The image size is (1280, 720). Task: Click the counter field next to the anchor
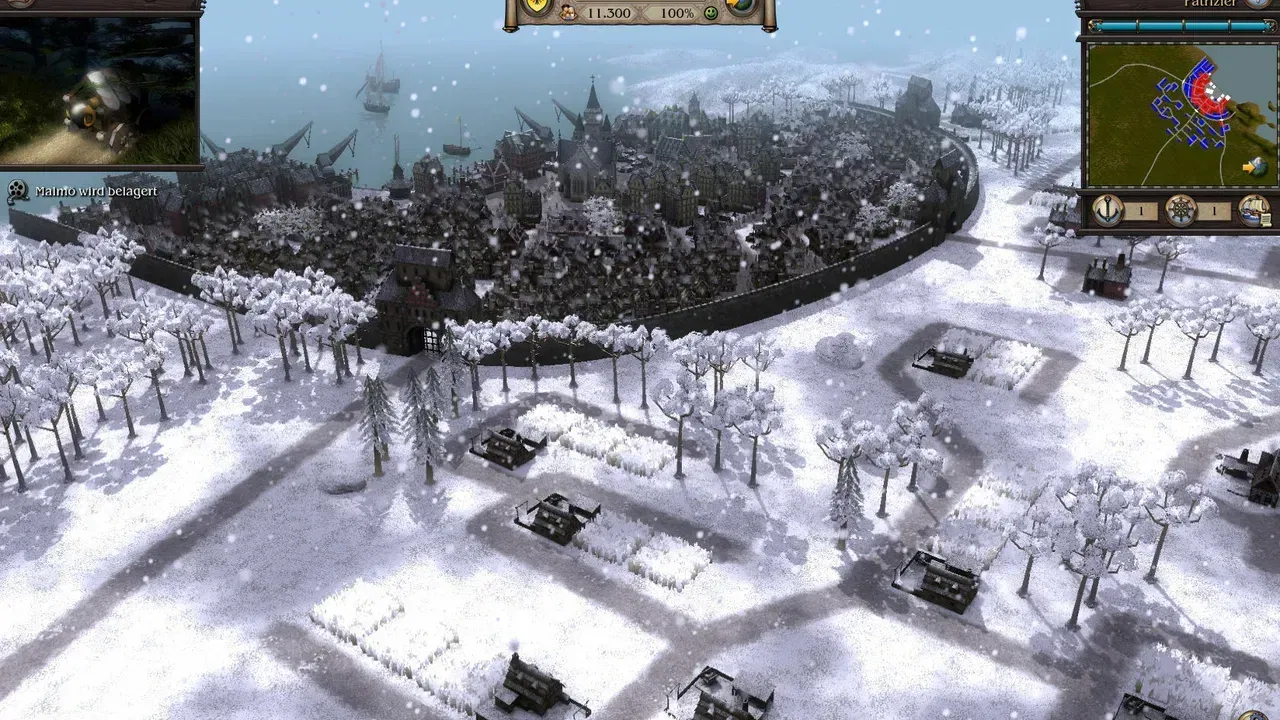[1140, 213]
